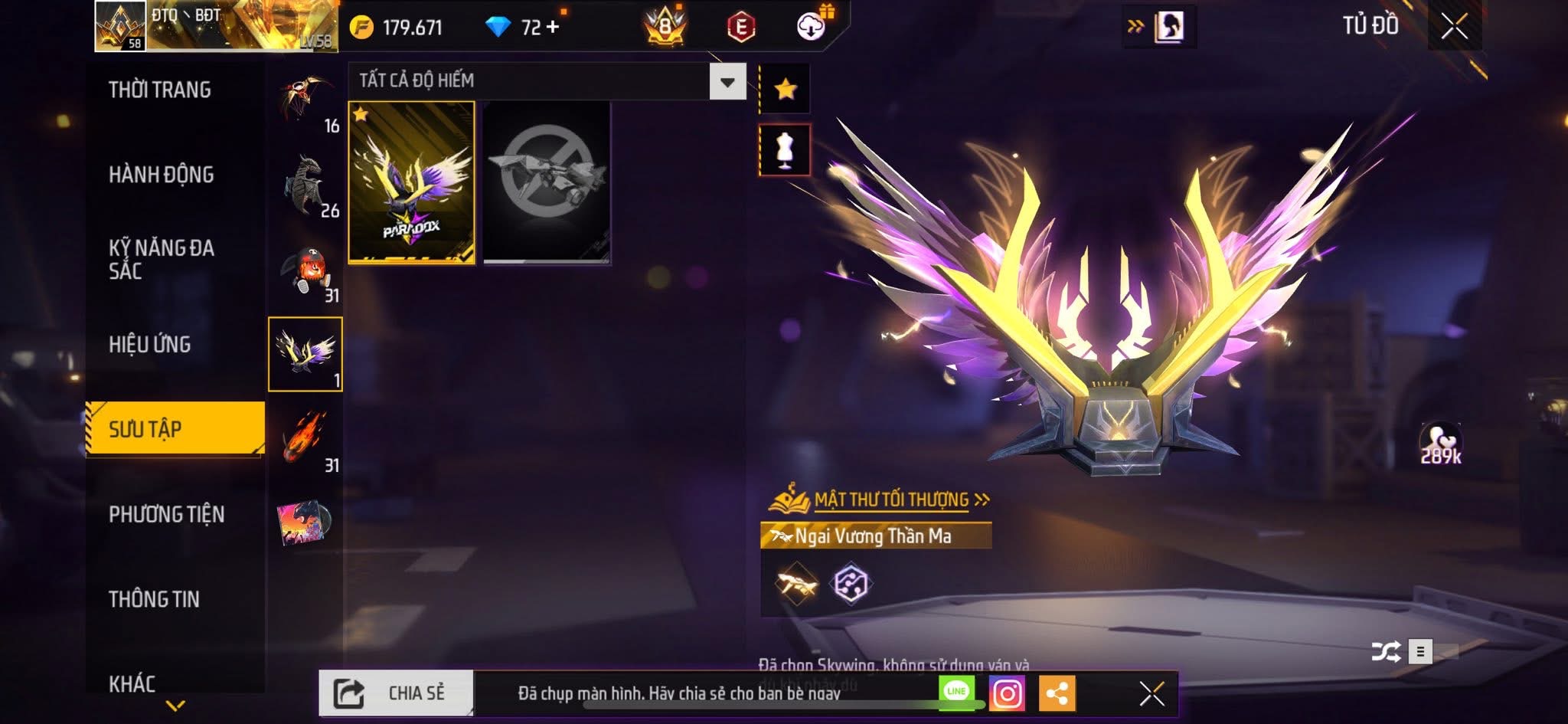Choose the Phương Tiện tab
Screen dimensions: 1568x724
167,514
